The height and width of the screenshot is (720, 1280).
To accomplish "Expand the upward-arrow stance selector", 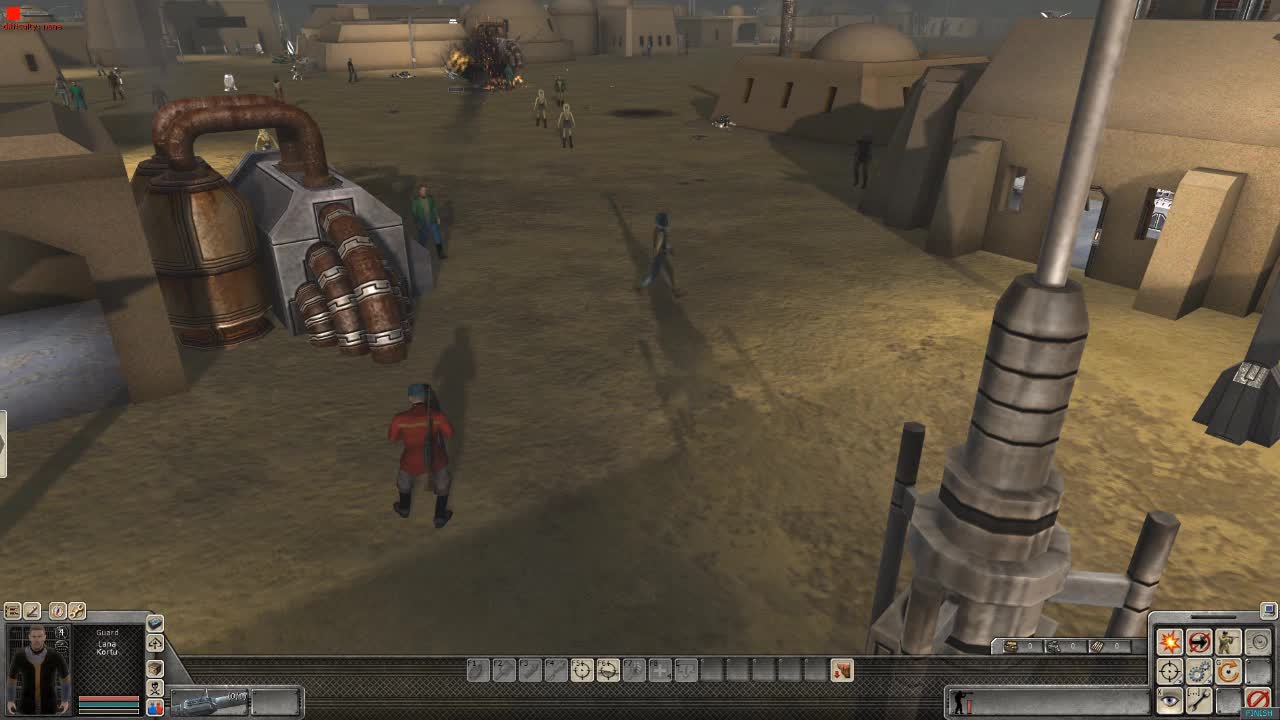I will (x=155, y=643).
